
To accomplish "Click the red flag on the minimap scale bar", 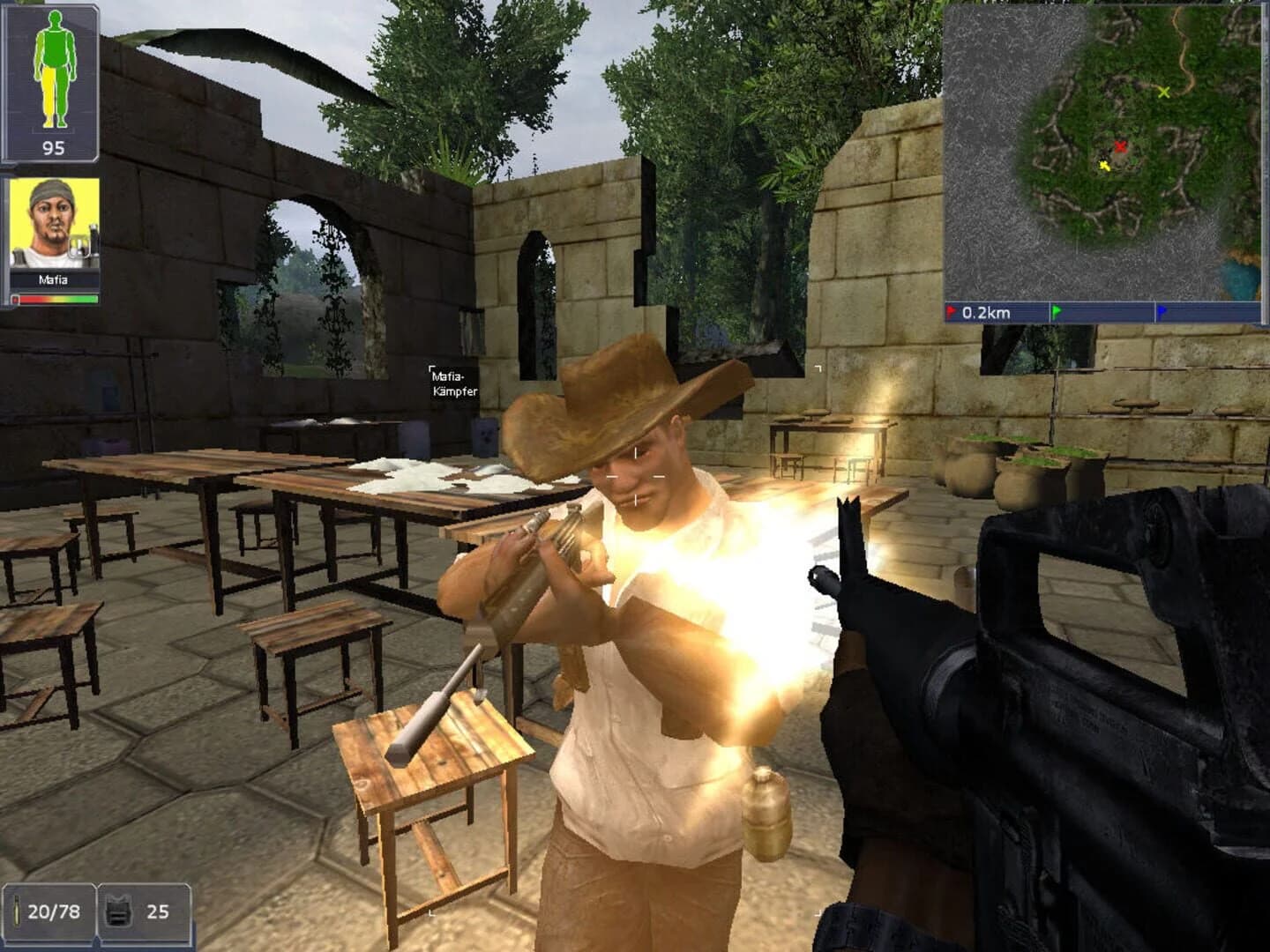I will (x=952, y=309).
